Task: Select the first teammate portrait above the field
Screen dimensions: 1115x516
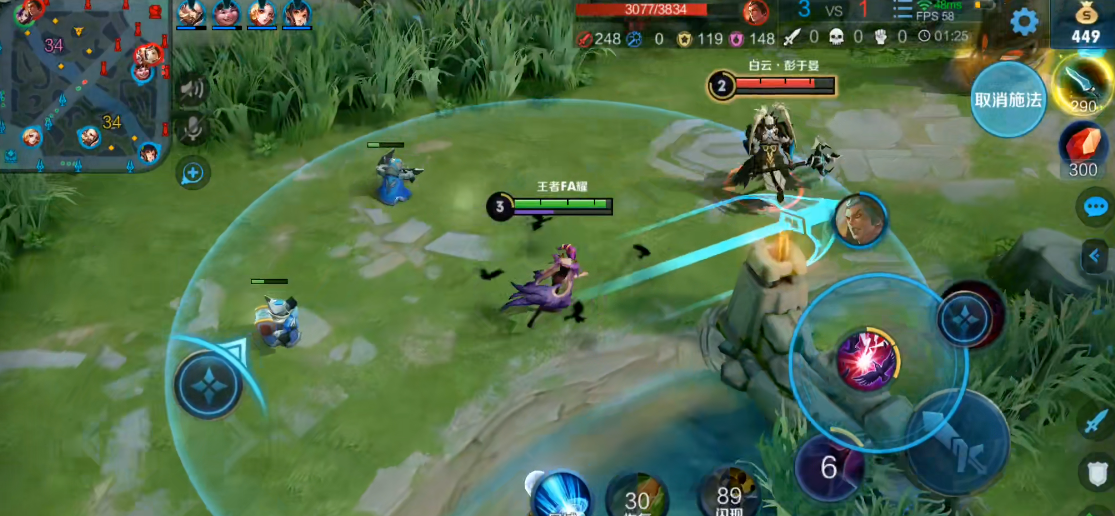Action: coord(191,14)
